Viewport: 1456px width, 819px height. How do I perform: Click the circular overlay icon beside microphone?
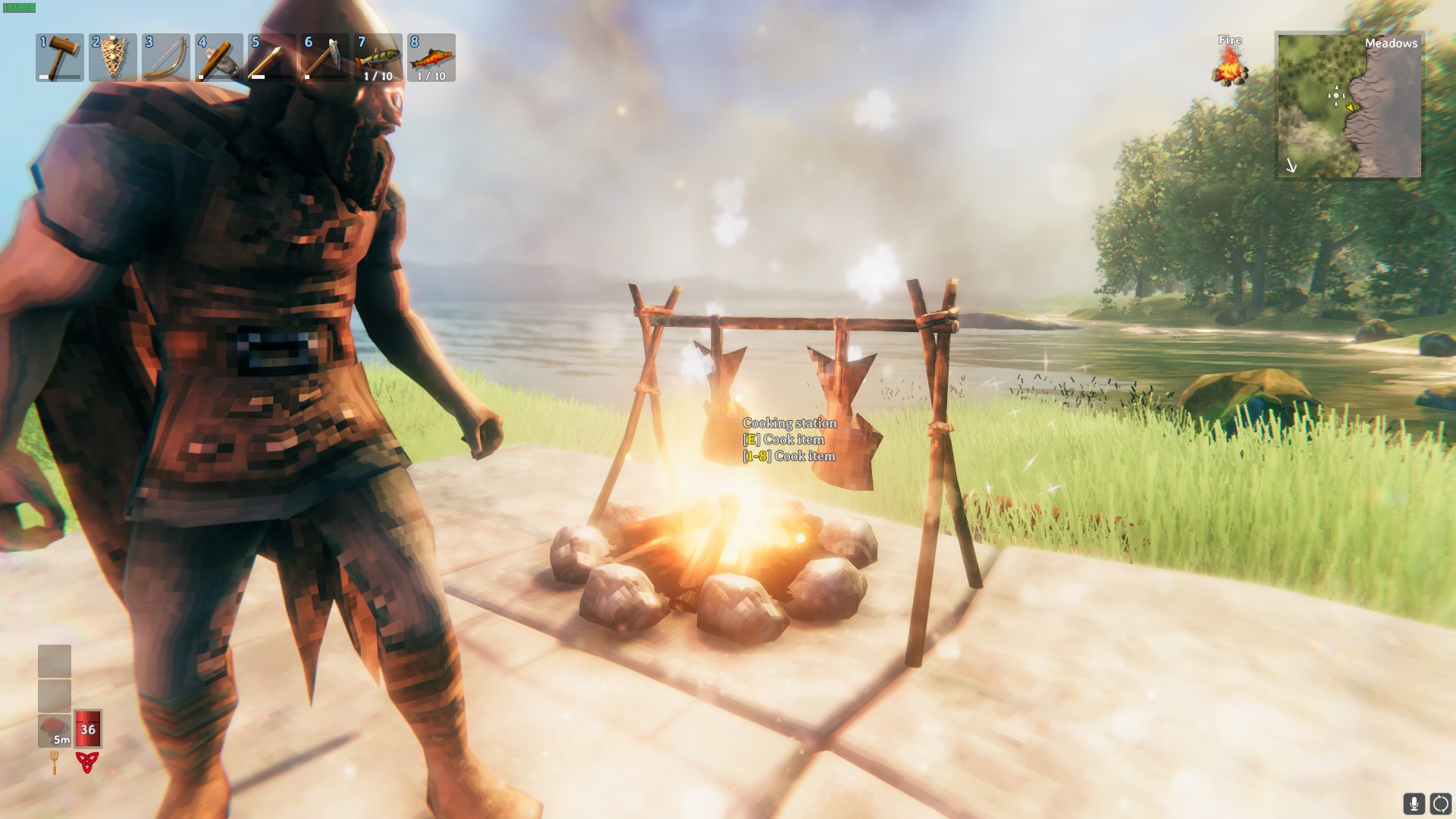pos(1440,803)
